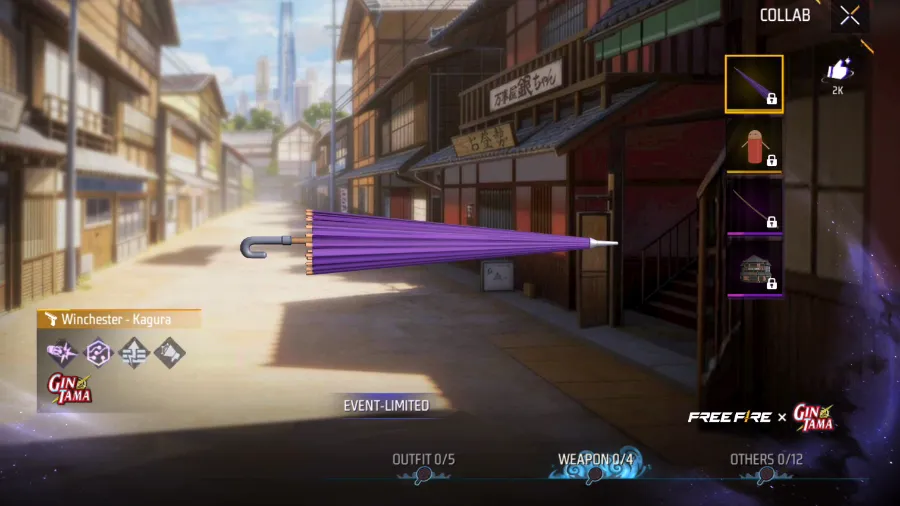Choose the locked red grenade skin thumbnail
This screenshot has height=506, width=900.
(754, 143)
